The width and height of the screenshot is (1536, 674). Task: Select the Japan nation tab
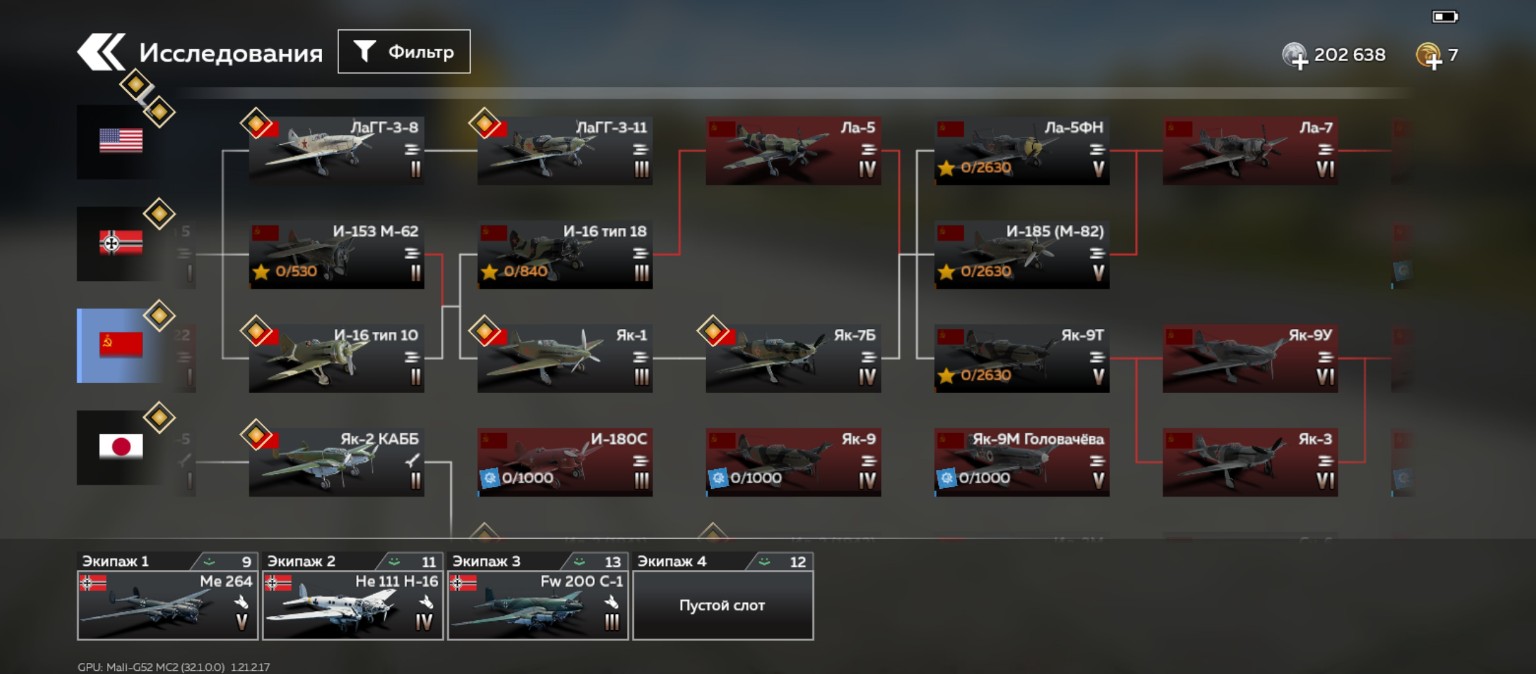pos(121,447)
